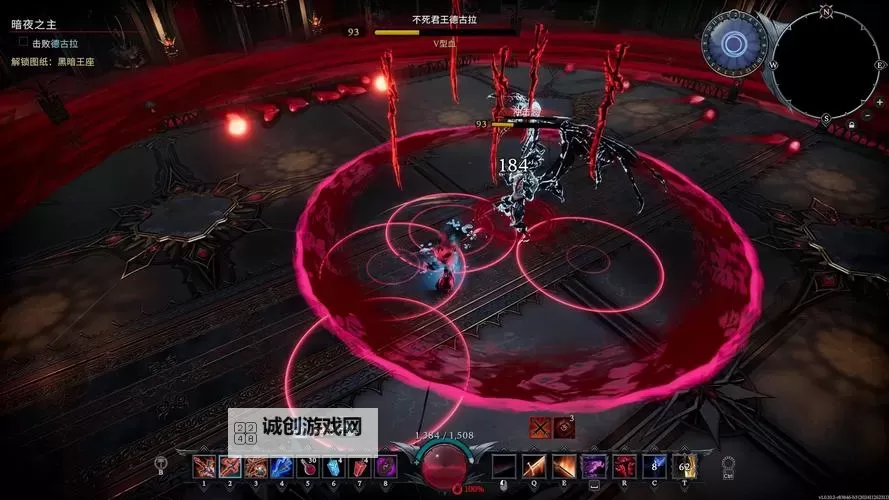Open the 暗夜之主 quest tracker
This screenshot has width=889, height=500.
coord(35,24)
